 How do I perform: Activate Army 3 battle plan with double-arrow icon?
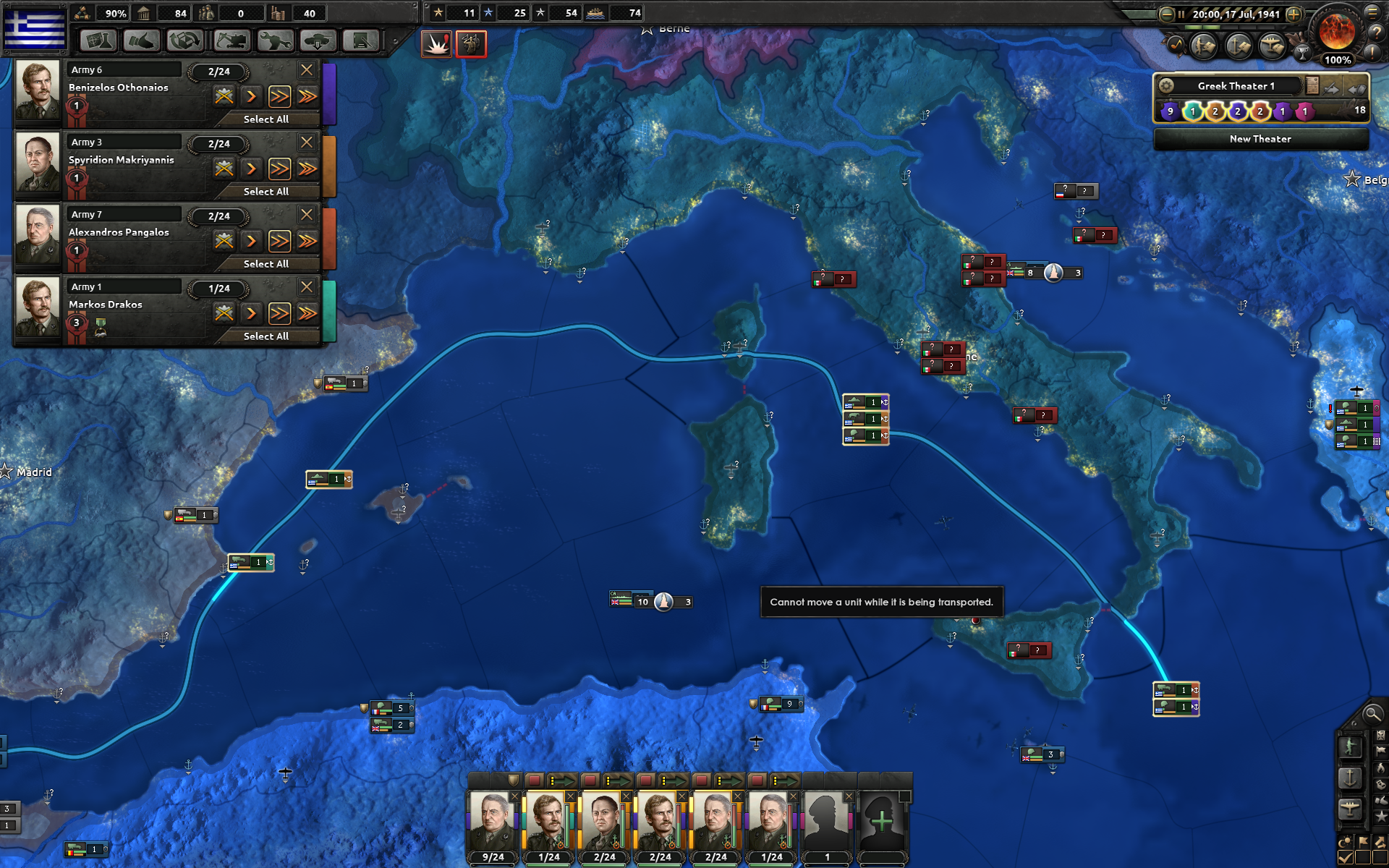coord(279,169)
